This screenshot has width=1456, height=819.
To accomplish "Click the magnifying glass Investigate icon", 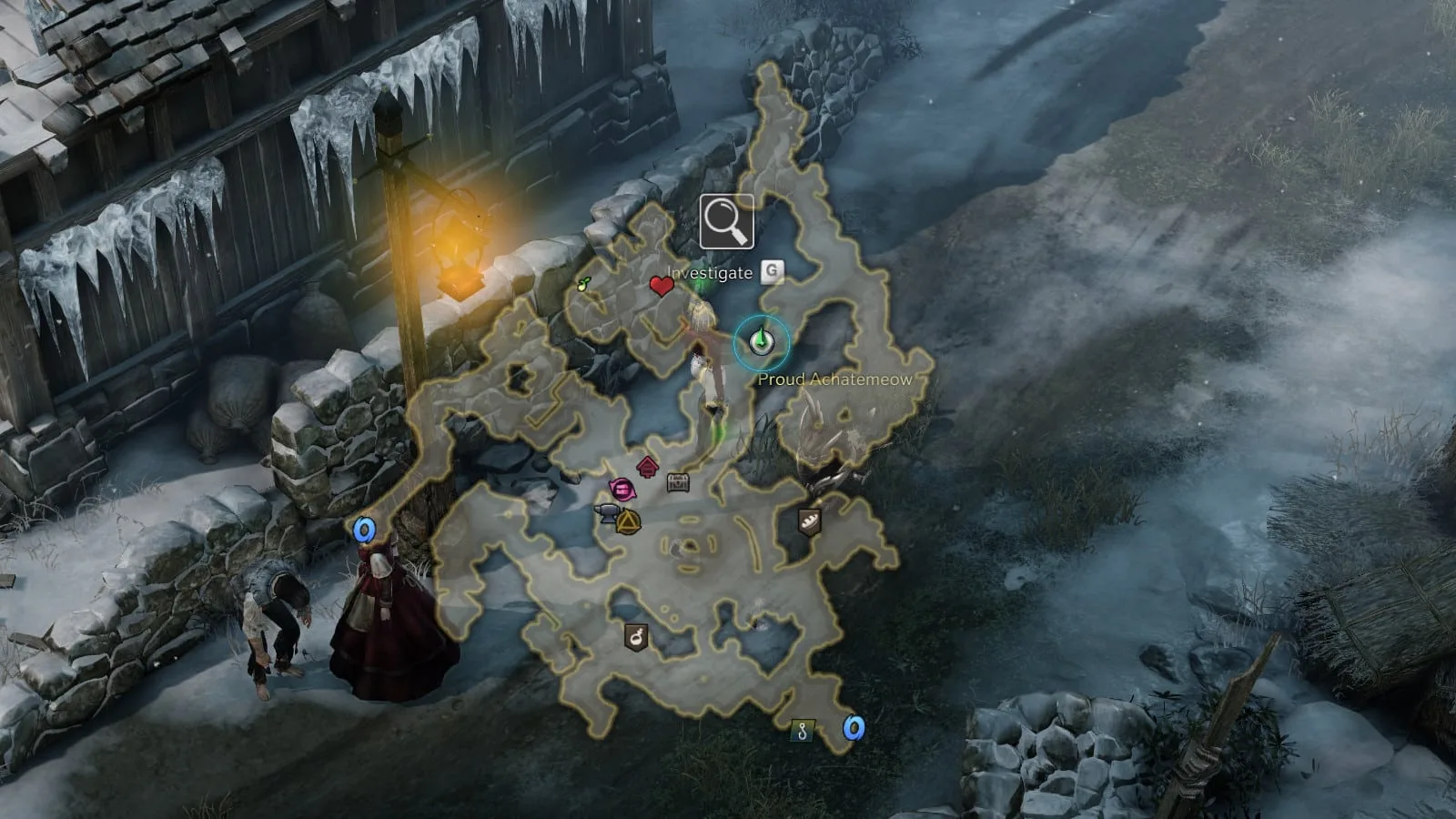I will (x=726, y=221).
